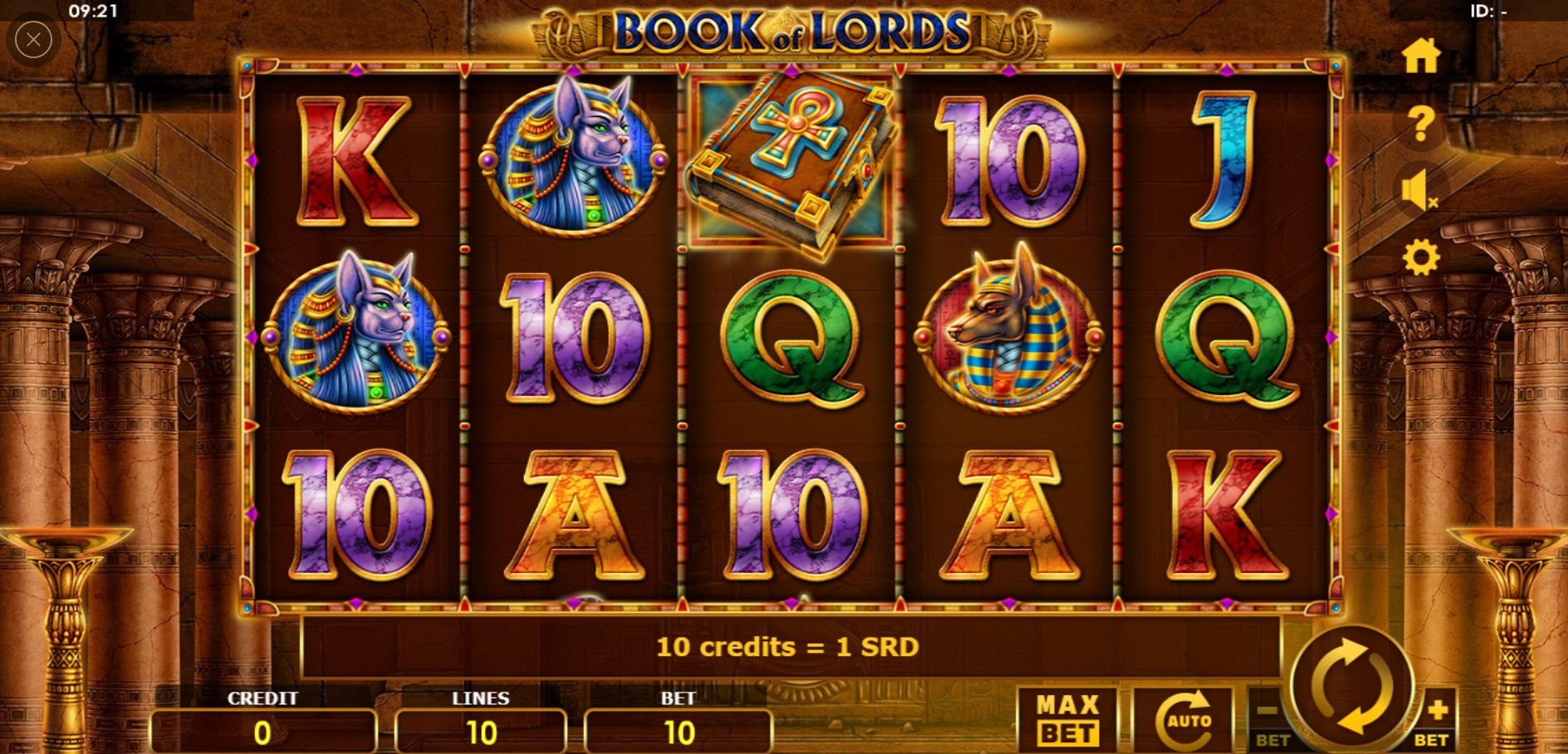Decrease bet with the minus control
The image size is (1568, 754).
(x=1268, y=716)
